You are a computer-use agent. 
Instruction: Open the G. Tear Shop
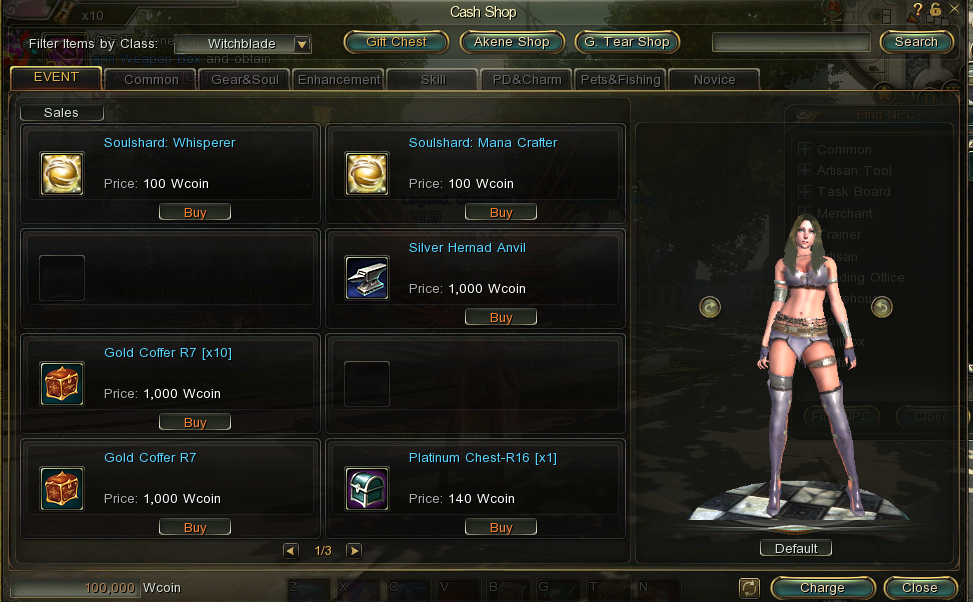point(627,42)
